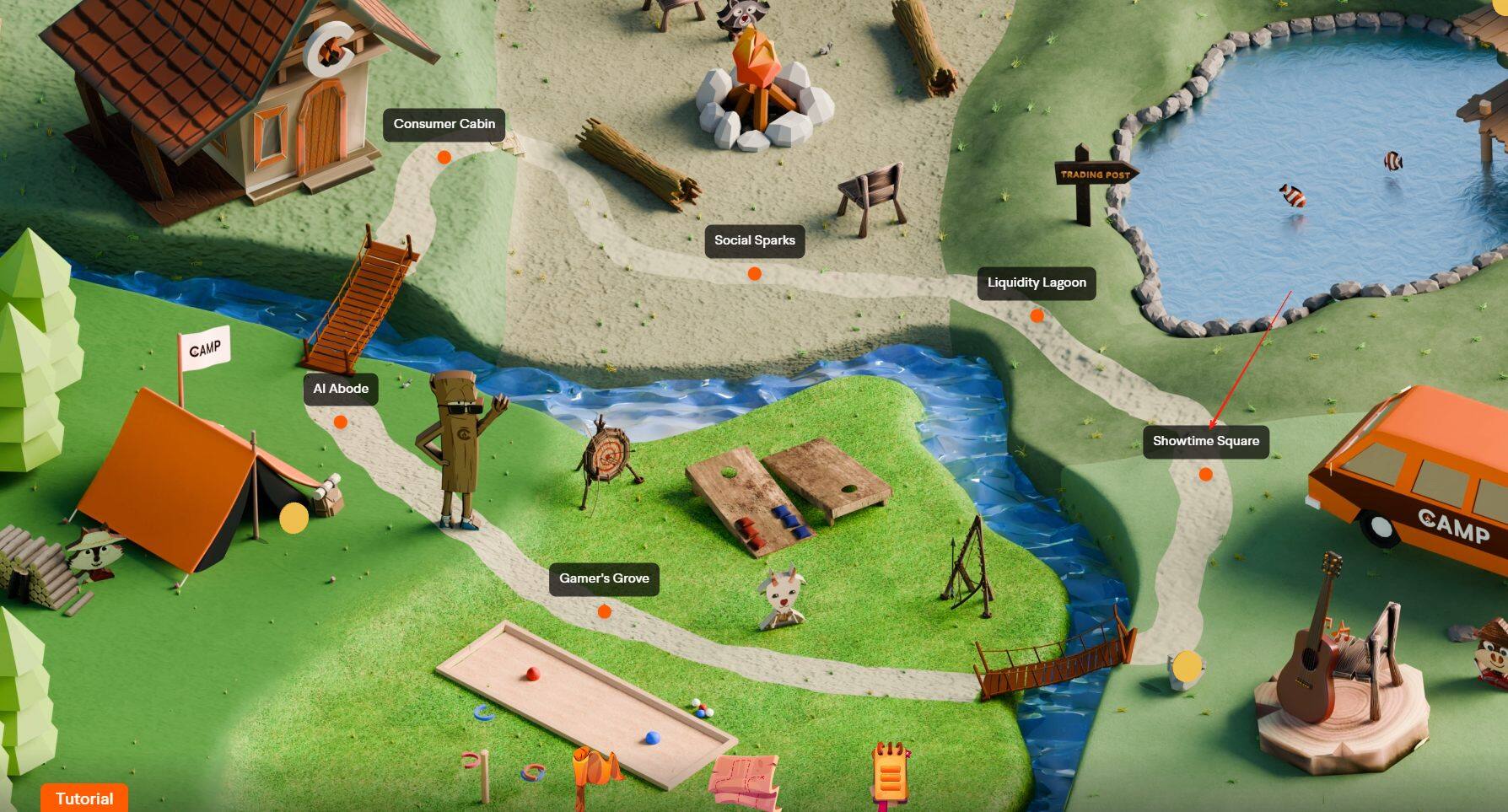The image size is (1508, 812).
Task: Click the AI Abode orange marker
Action: 340,422
